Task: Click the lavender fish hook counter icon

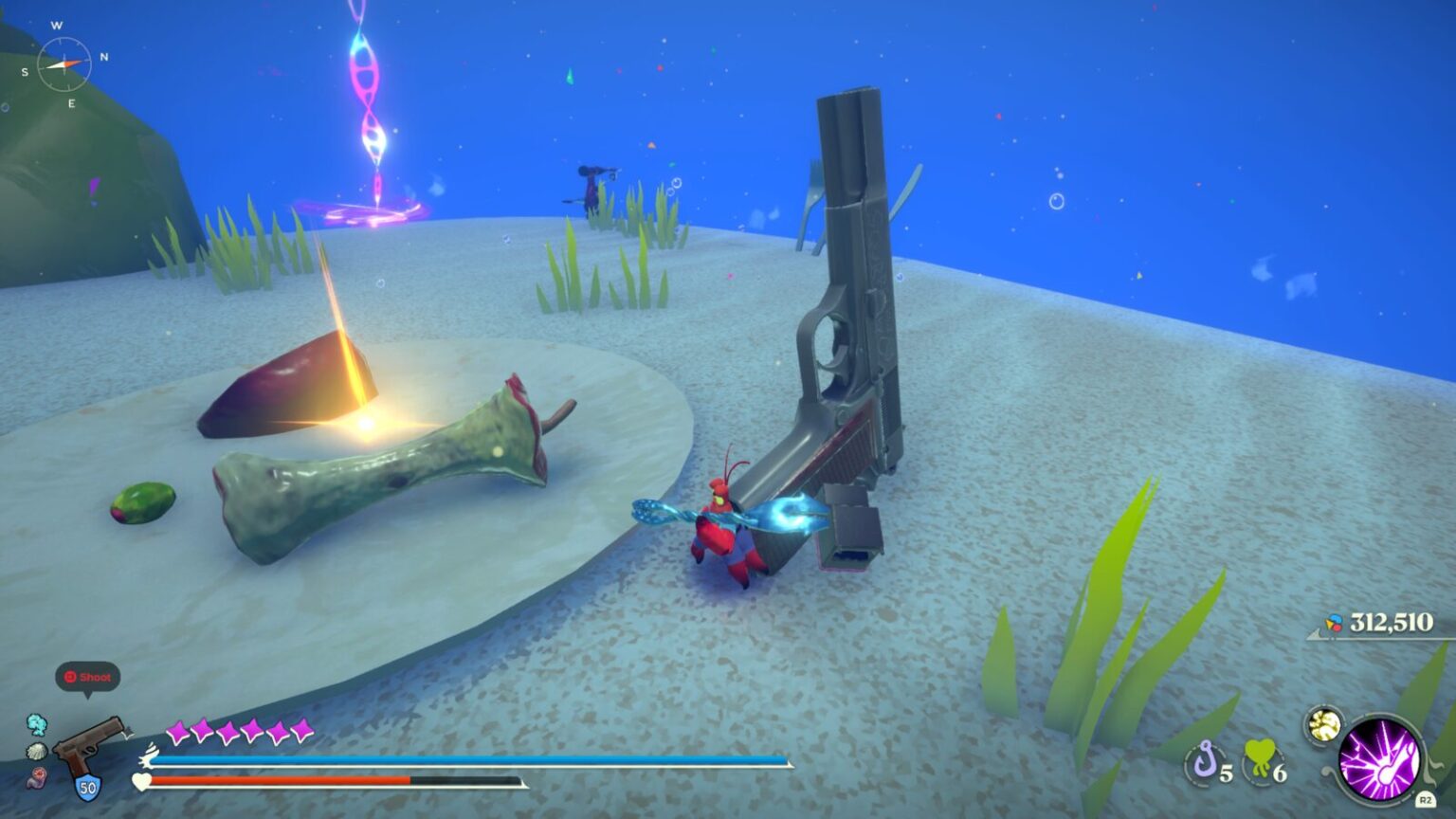Action: [x=1207, y=759]
